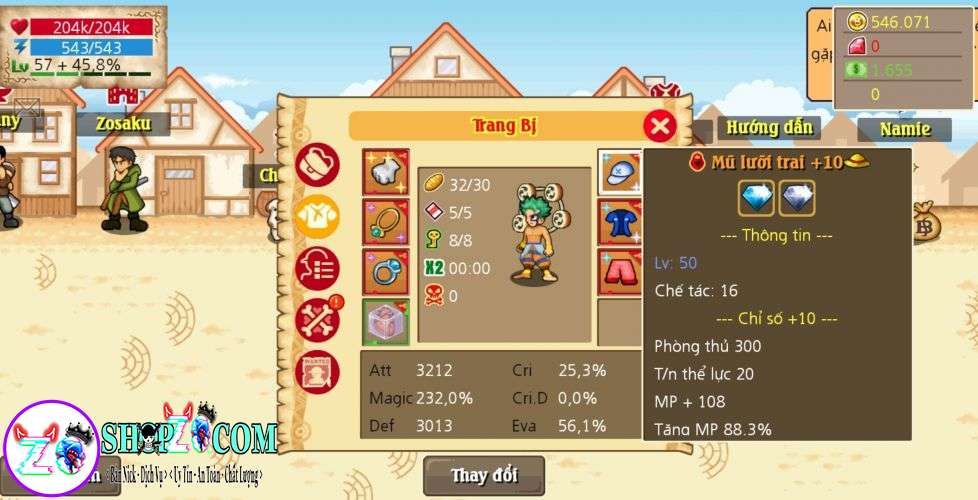
Task: Select the red shorts equipment slot
Action: [x=621, y=272]
